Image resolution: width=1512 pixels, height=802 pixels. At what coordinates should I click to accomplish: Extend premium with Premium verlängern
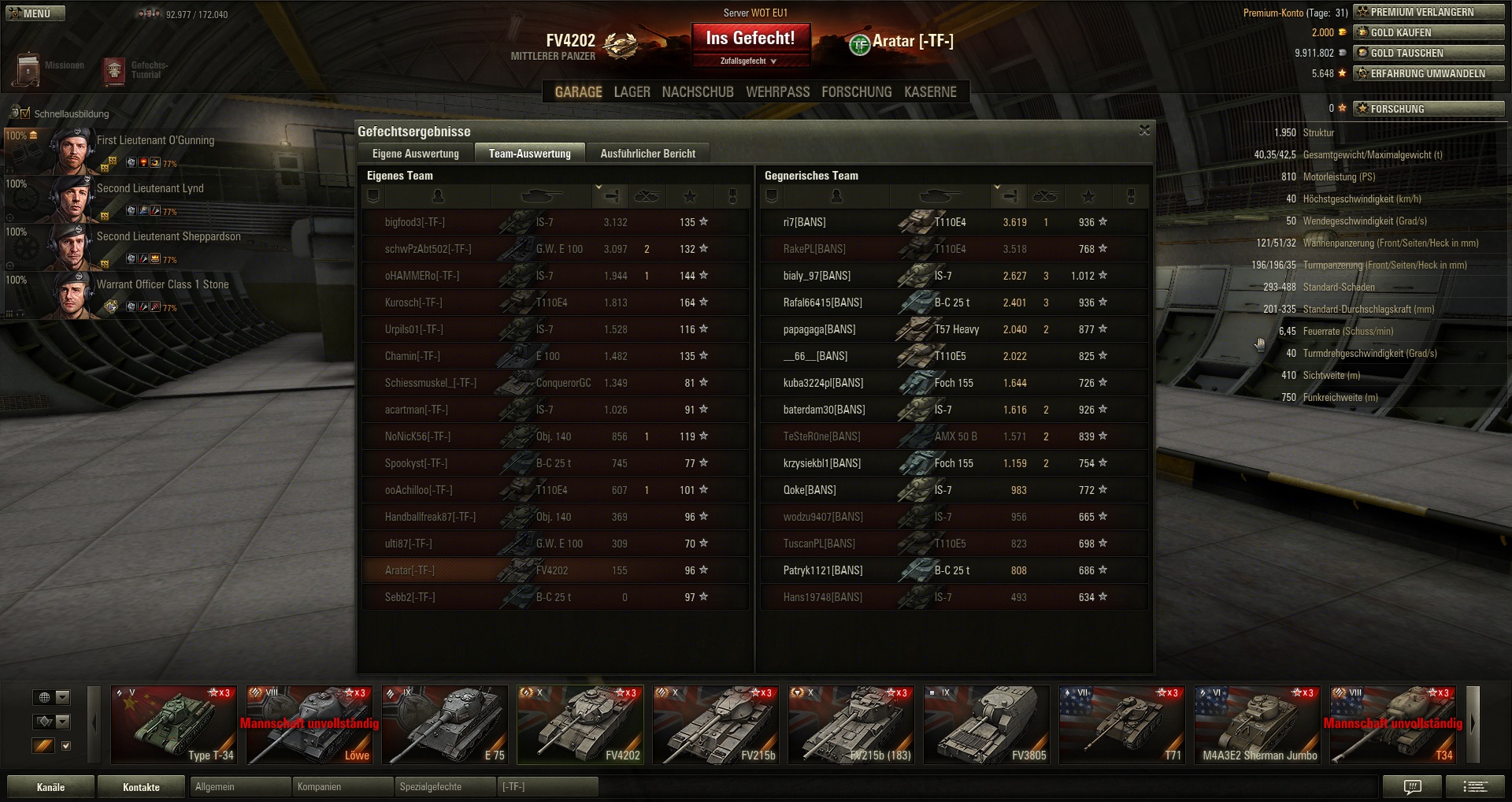click(1429, 12)
